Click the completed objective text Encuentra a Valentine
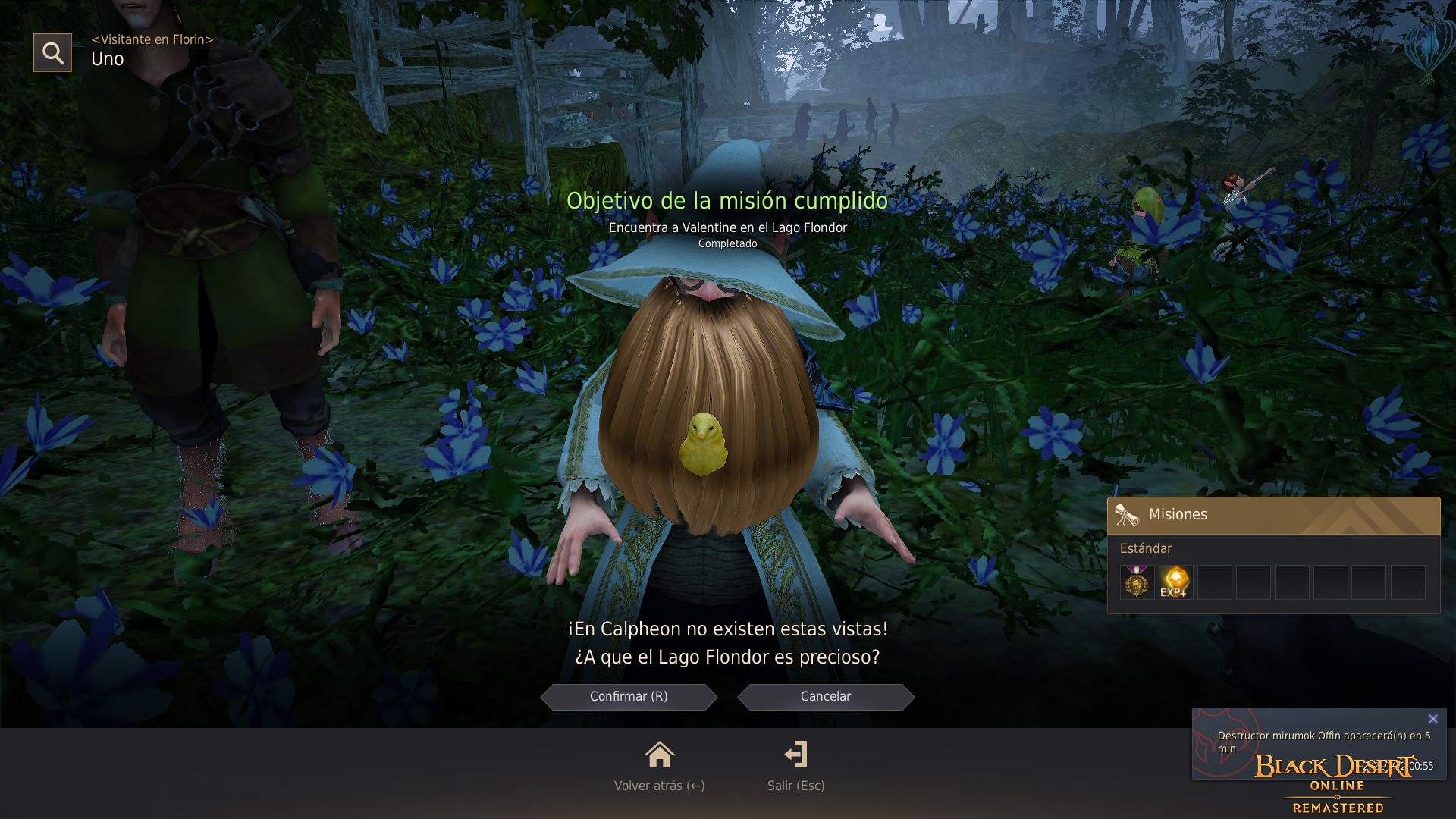 pos(727,227)
